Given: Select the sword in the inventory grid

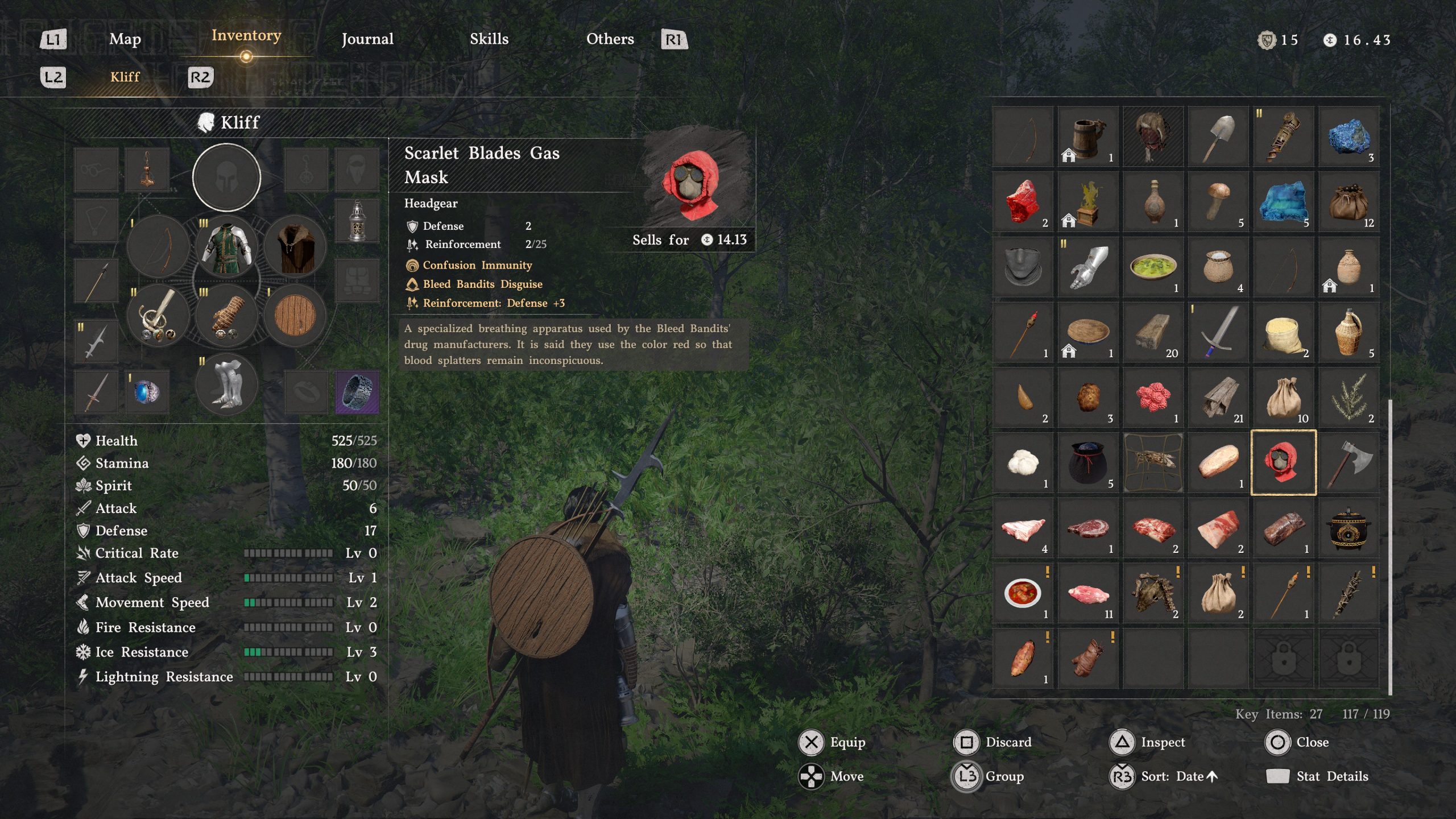Looking at the screenshot, I should [1218, 331].
